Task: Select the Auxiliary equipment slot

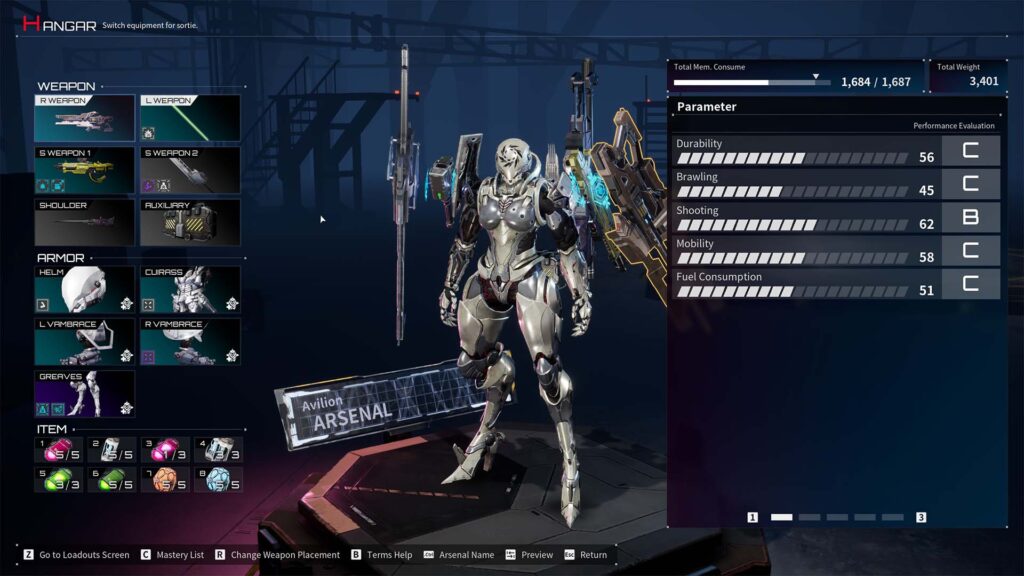Action: tap(190, 222)
